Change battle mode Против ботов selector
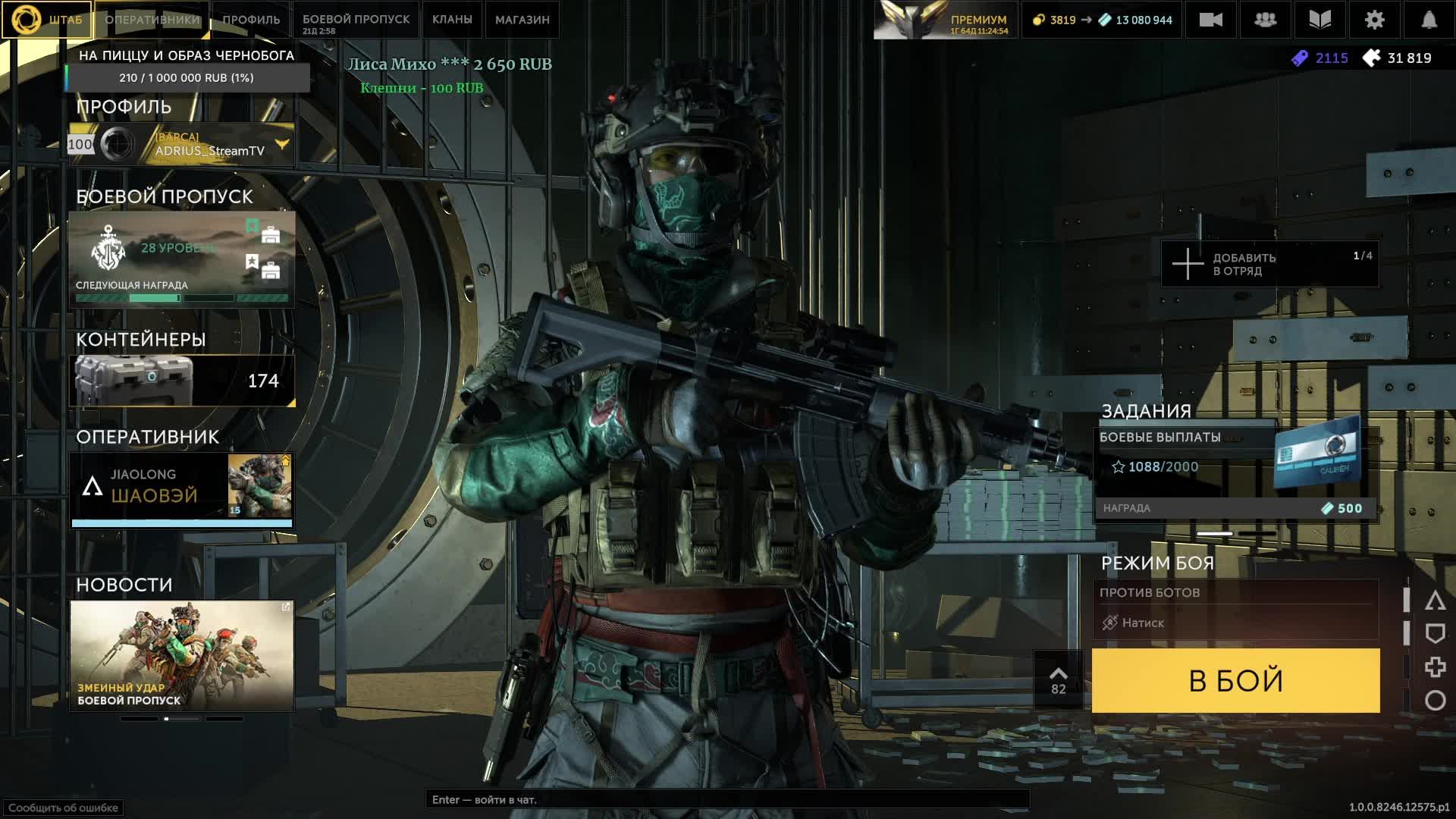Image resolution: width=1456 pixels, height=819 pixels. (x=1235, y=608)
